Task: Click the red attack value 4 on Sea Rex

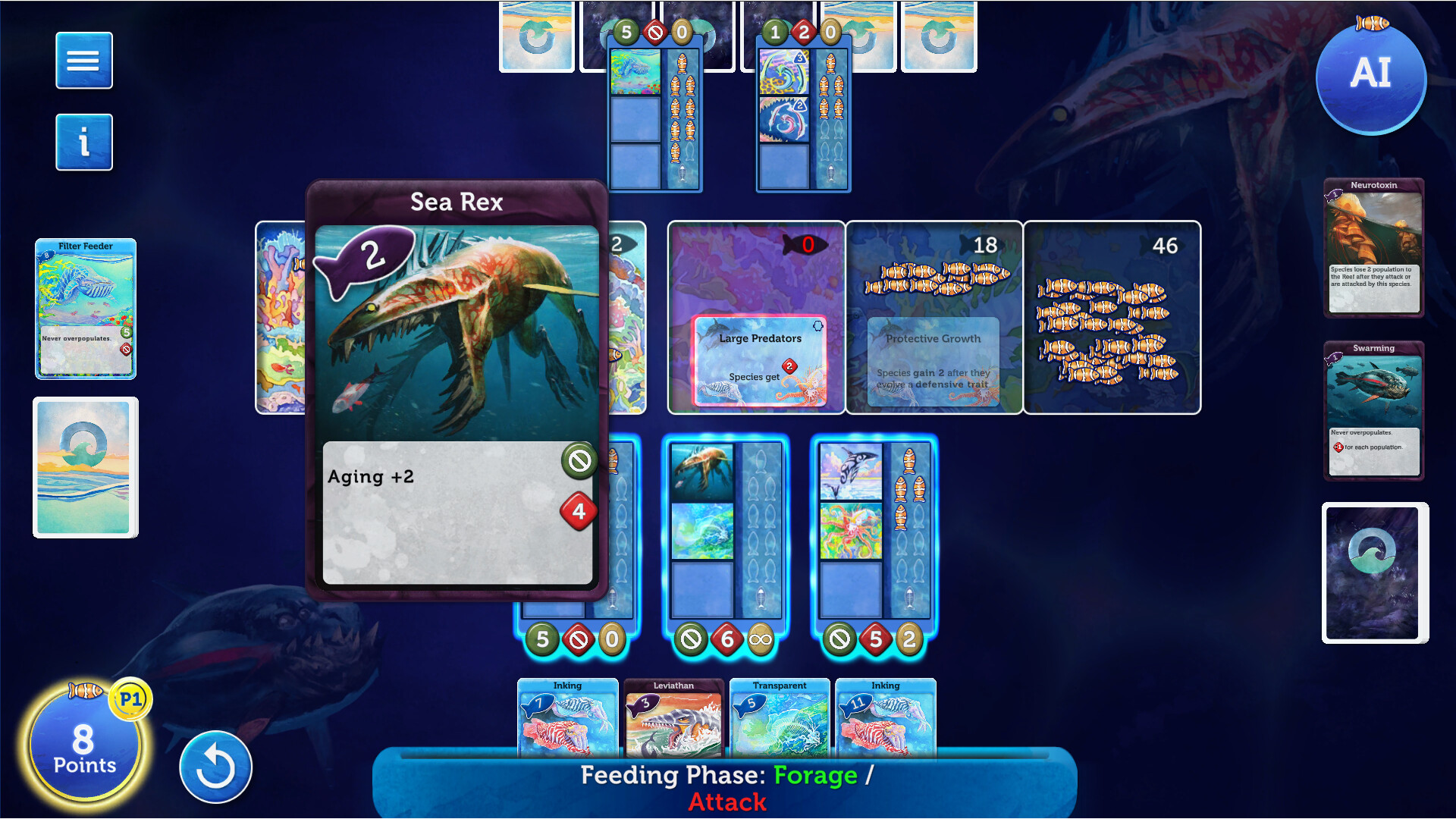Action: pyautogui.click(x=579, y=510)
